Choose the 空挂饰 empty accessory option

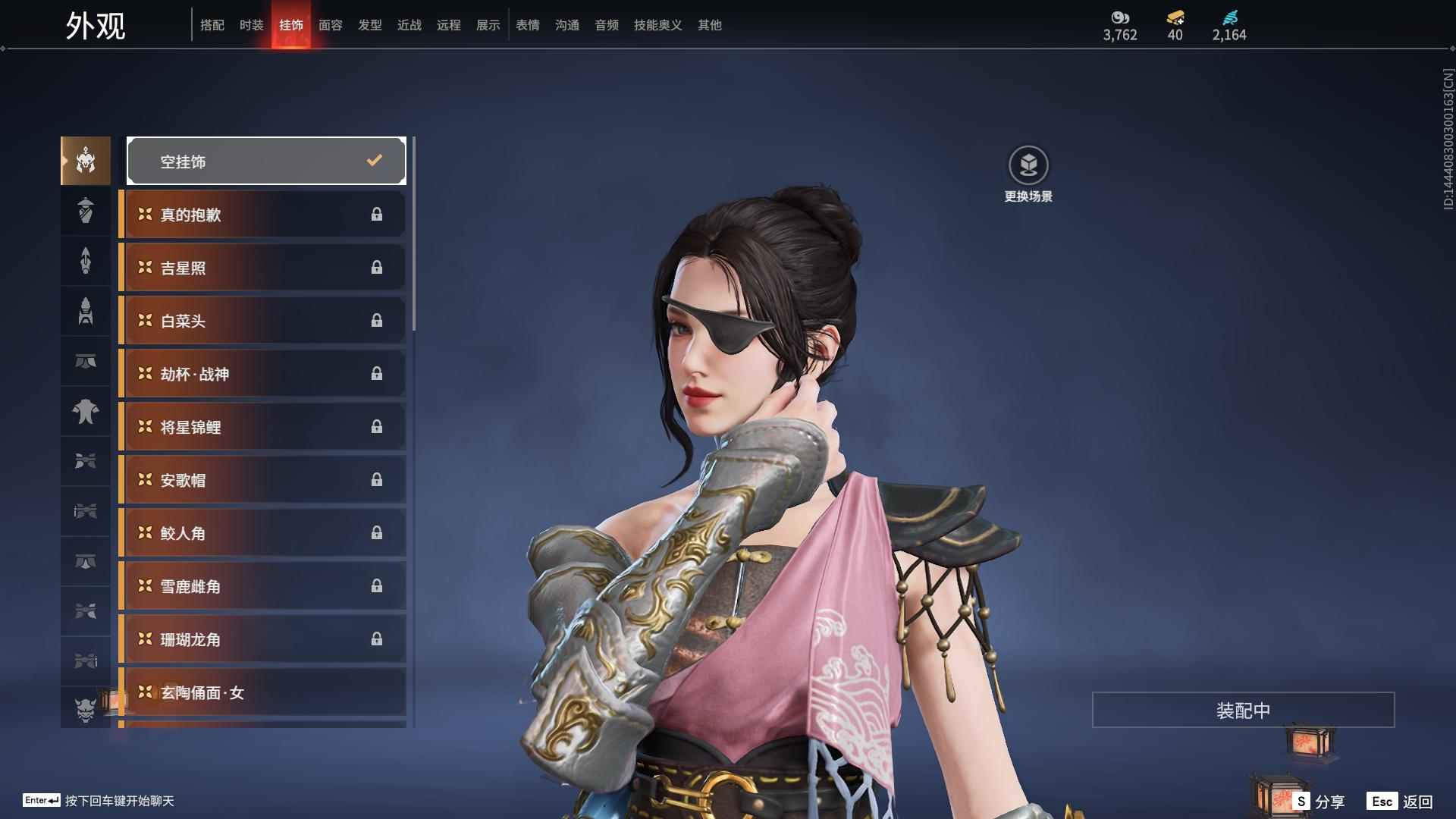click(266, 161)
